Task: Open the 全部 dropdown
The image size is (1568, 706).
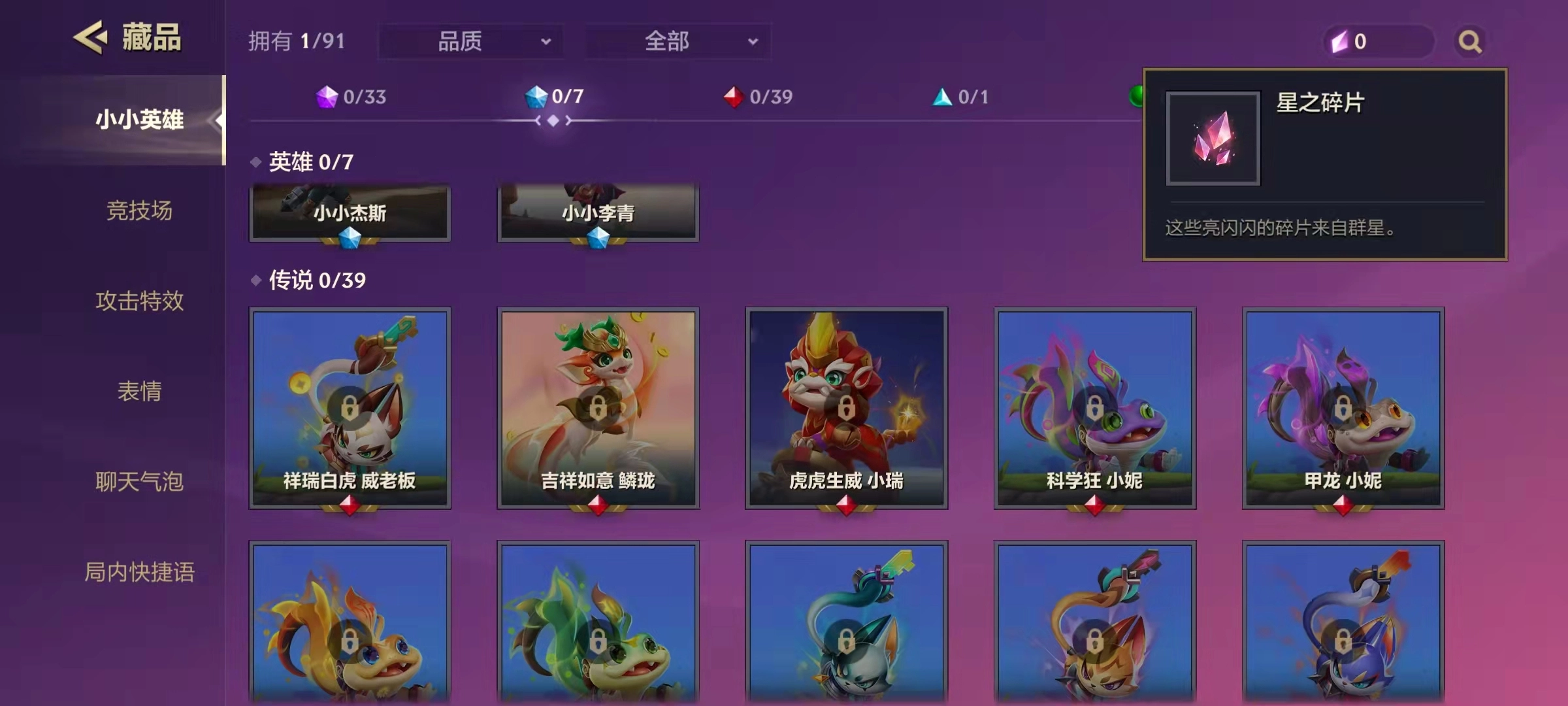Action: [678, 41]
